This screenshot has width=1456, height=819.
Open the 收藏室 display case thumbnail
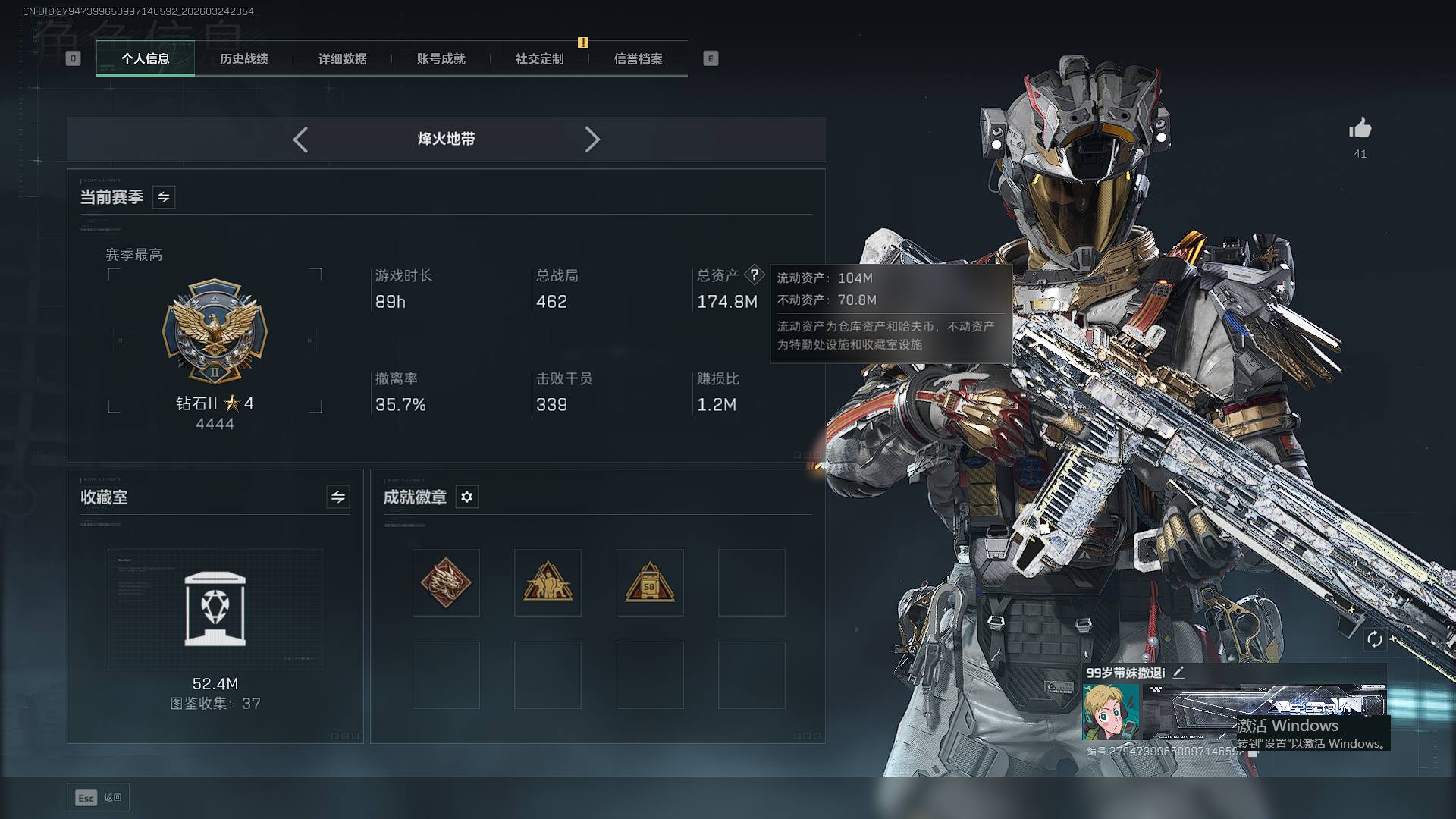[215, 609]
